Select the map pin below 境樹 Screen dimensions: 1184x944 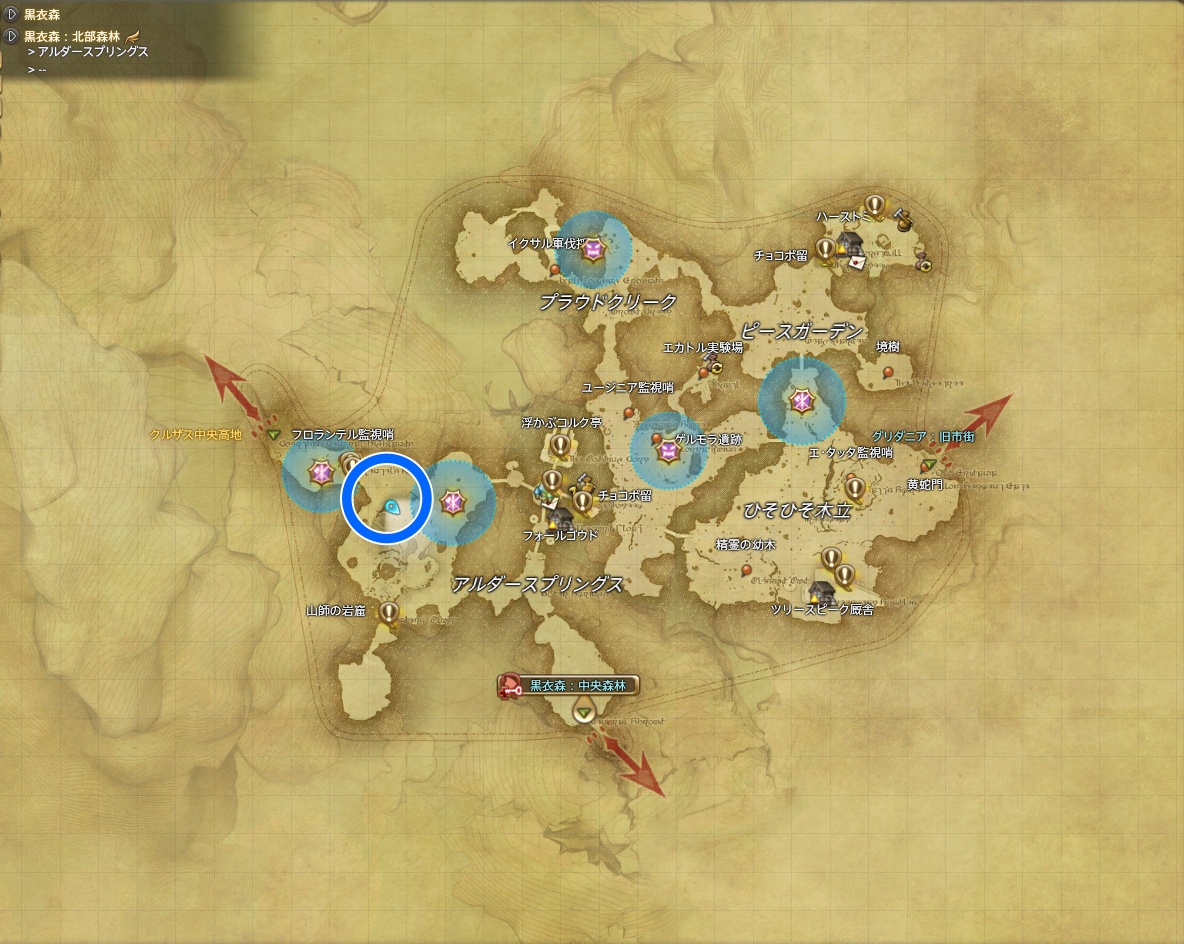[x=888, y=372]
